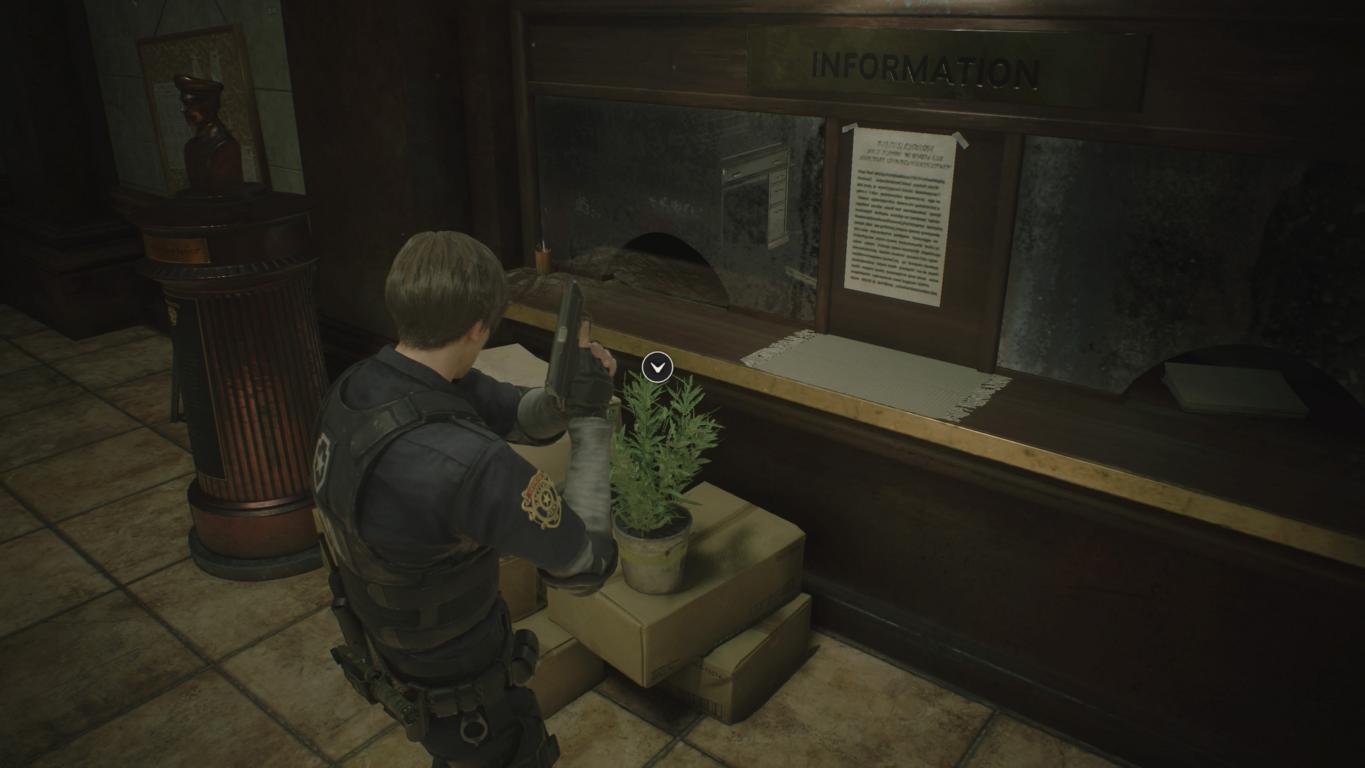
Task: Select the interaction marker above the green herb
Action: pos(657,367)
